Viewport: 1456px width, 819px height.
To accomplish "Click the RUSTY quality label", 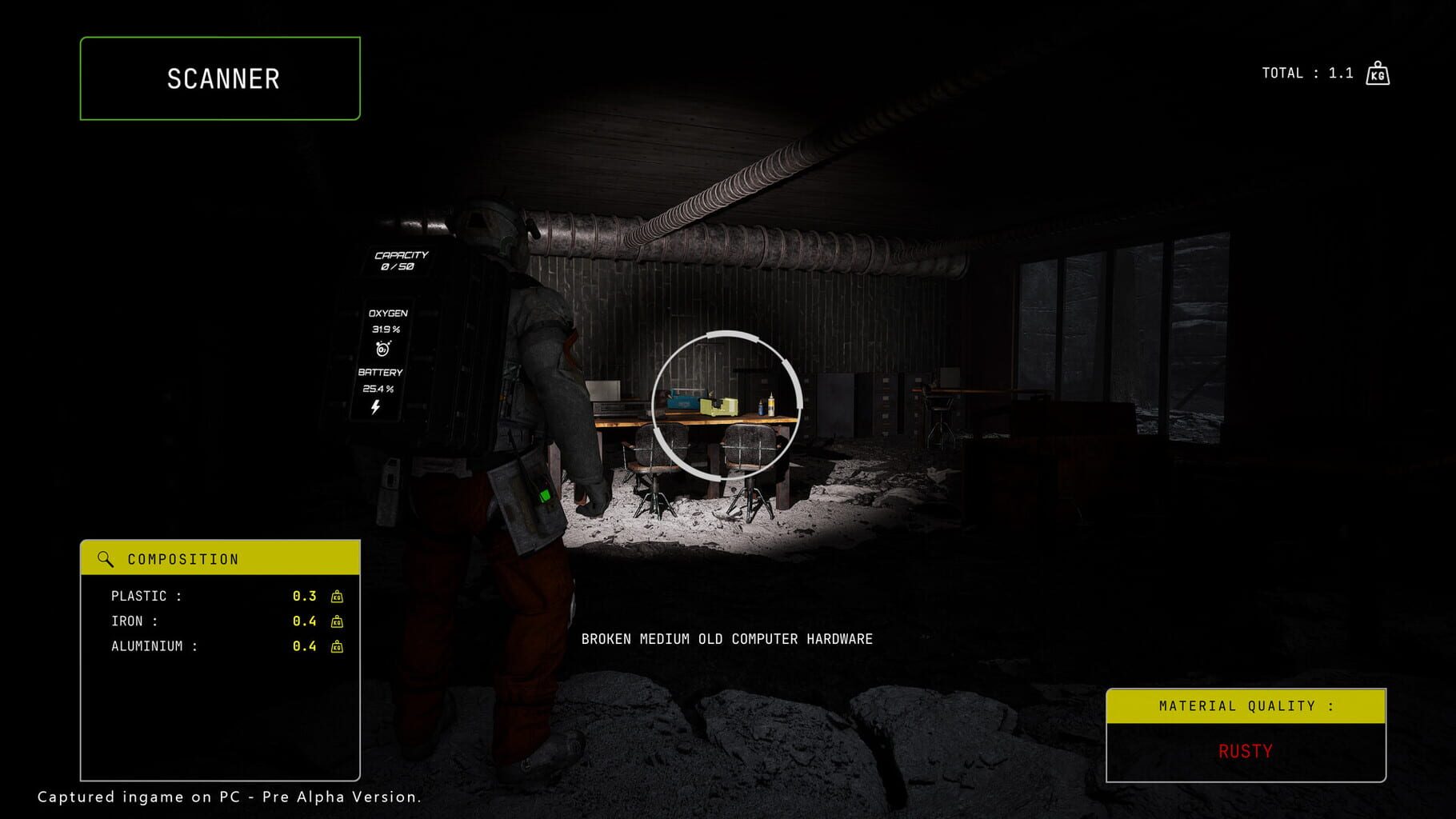I will (1246, 752).
